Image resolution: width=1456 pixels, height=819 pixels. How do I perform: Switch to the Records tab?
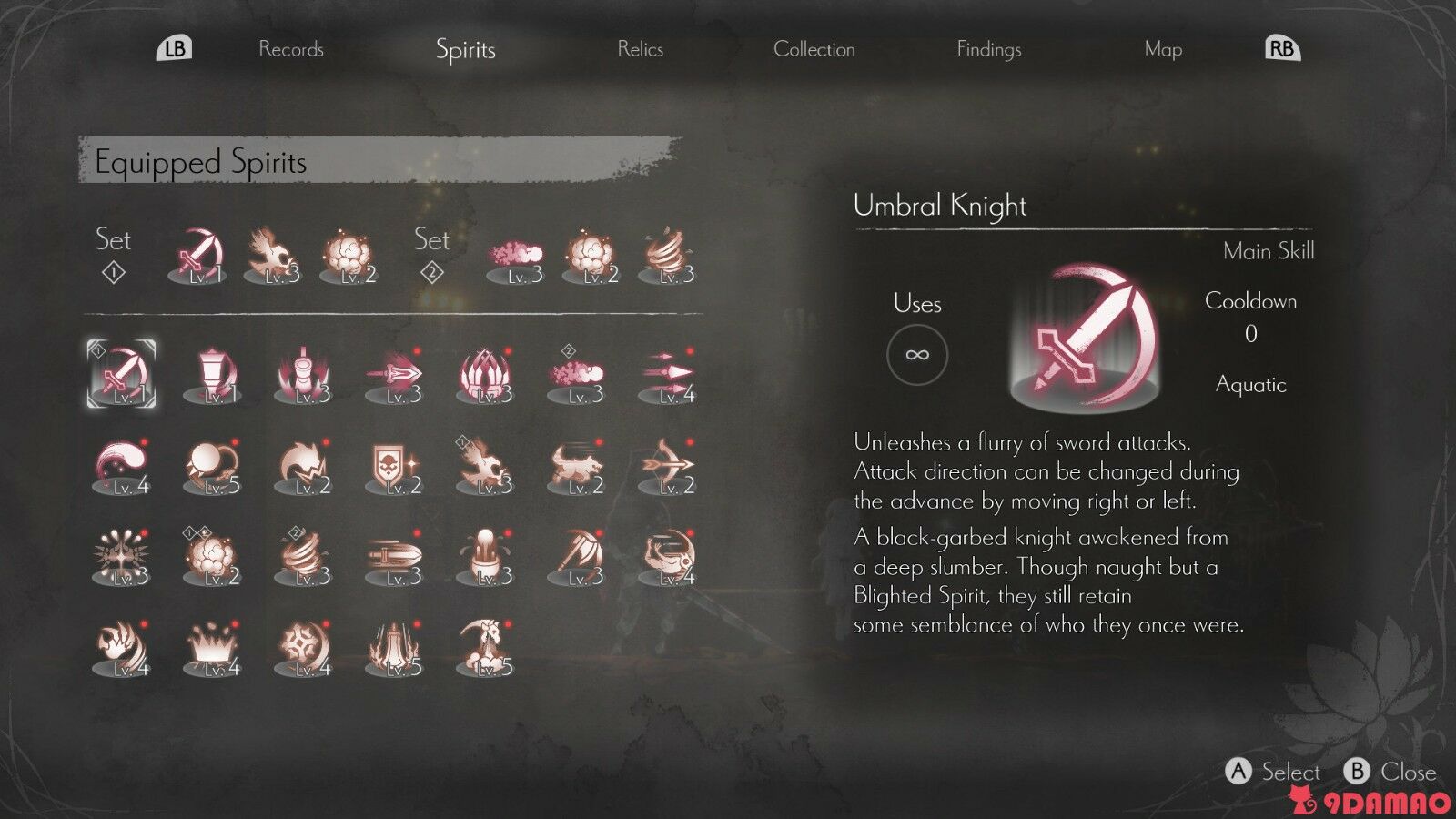[291, 49]
